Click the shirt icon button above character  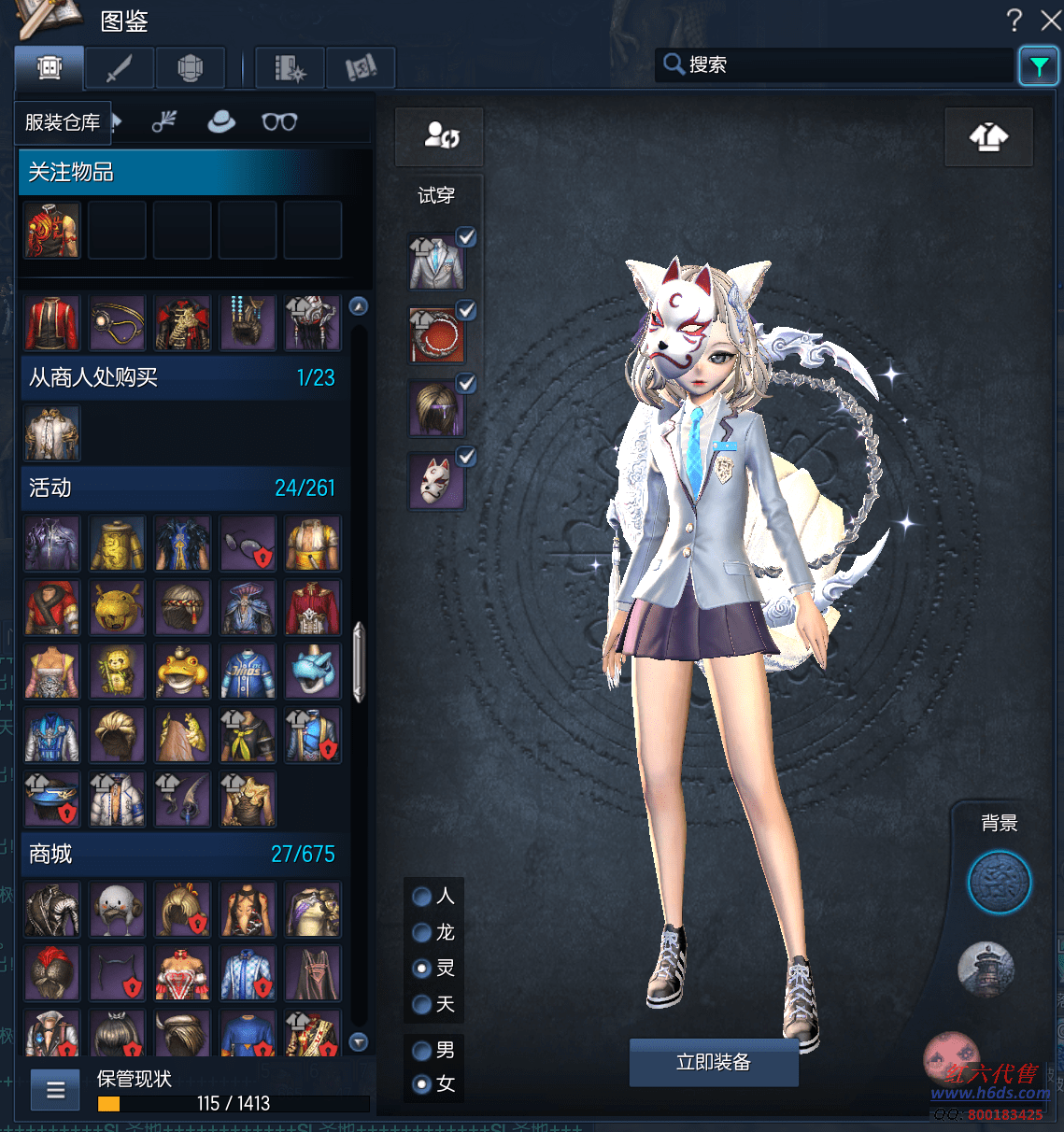[988, 137]
